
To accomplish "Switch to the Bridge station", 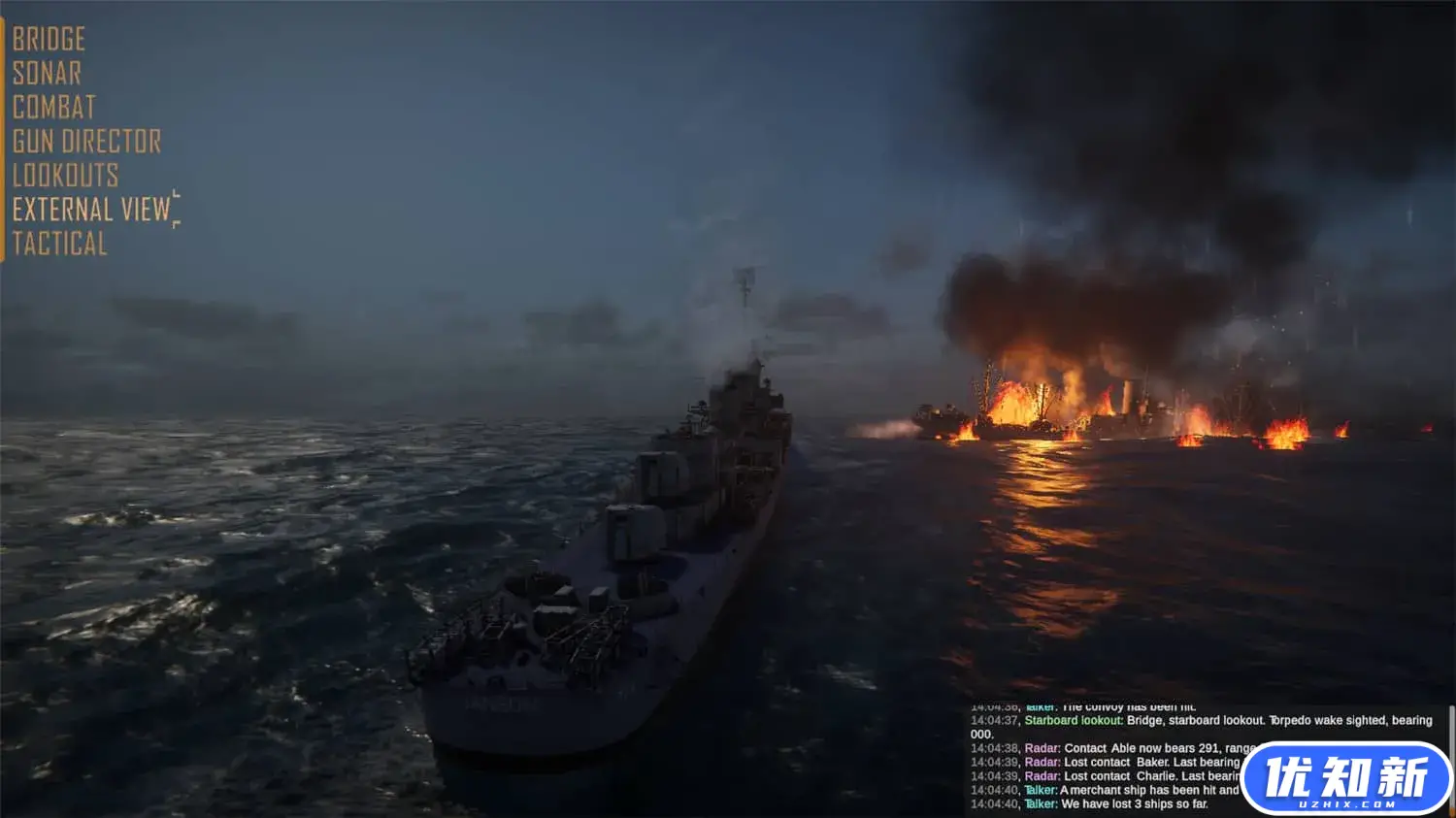I will 48,40.
